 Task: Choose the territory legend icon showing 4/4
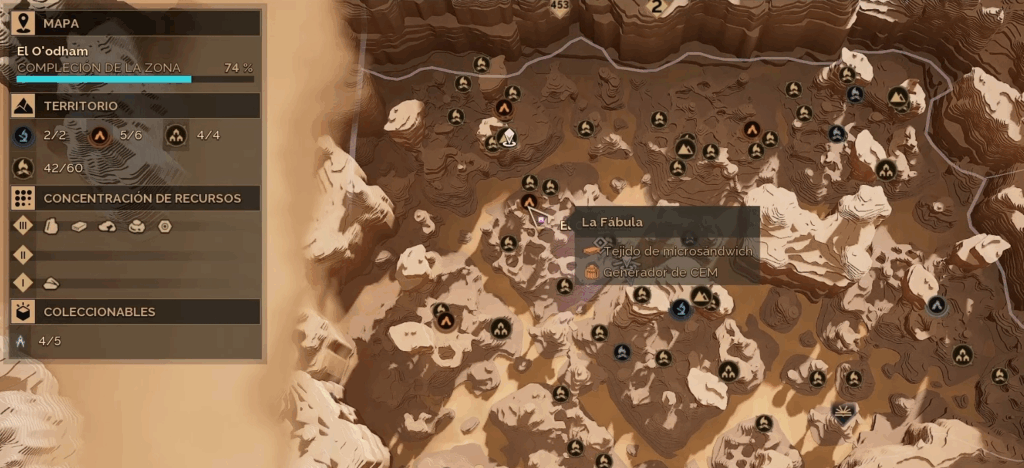coord(177,135)
